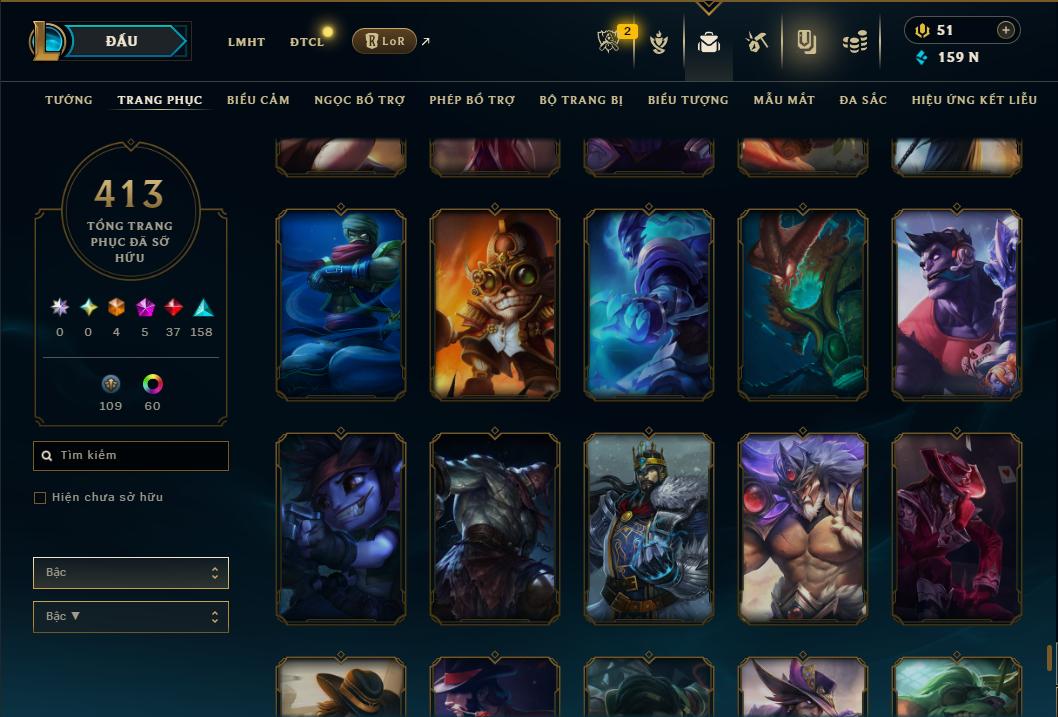Image resolution: width=1058 pixels, height=717 pixels.
Task: Click the plus button beside 51 currency
Action: coord(1005,30)
